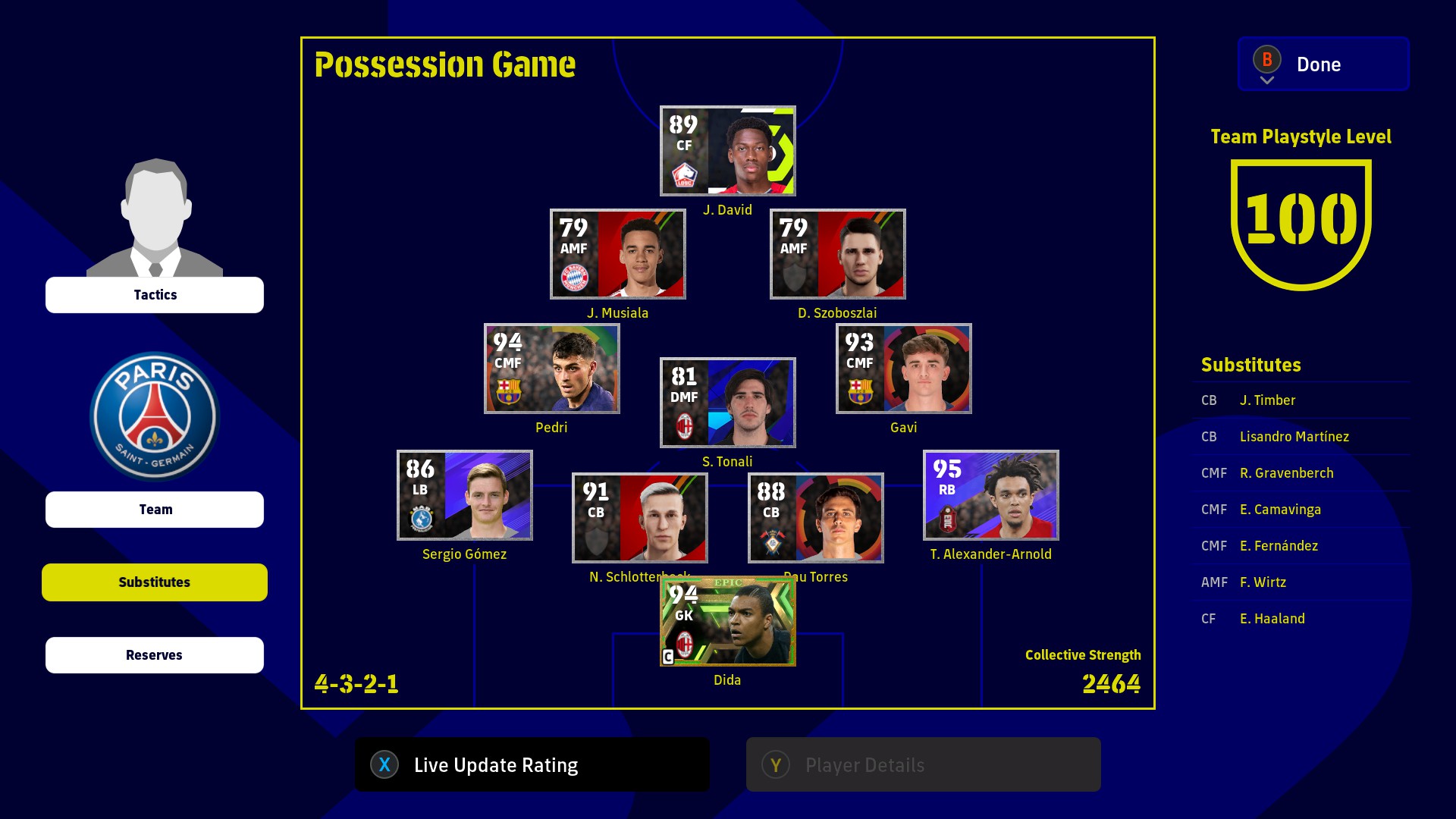Open the Team menu
Viewport: 1456px width, 819px height.
(x=155, y=510)
